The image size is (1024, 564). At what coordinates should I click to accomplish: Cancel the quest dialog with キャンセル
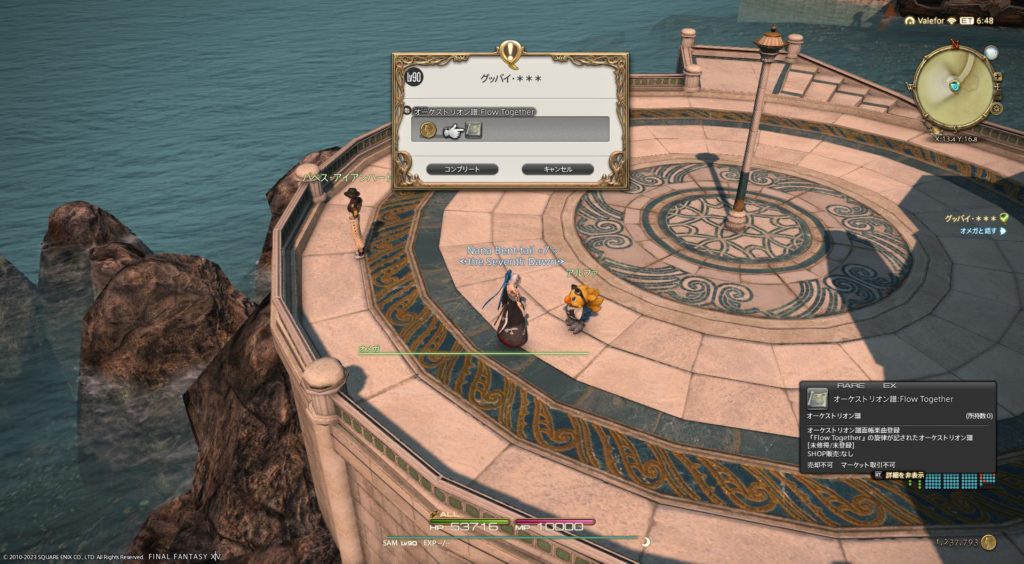[557, 169]
